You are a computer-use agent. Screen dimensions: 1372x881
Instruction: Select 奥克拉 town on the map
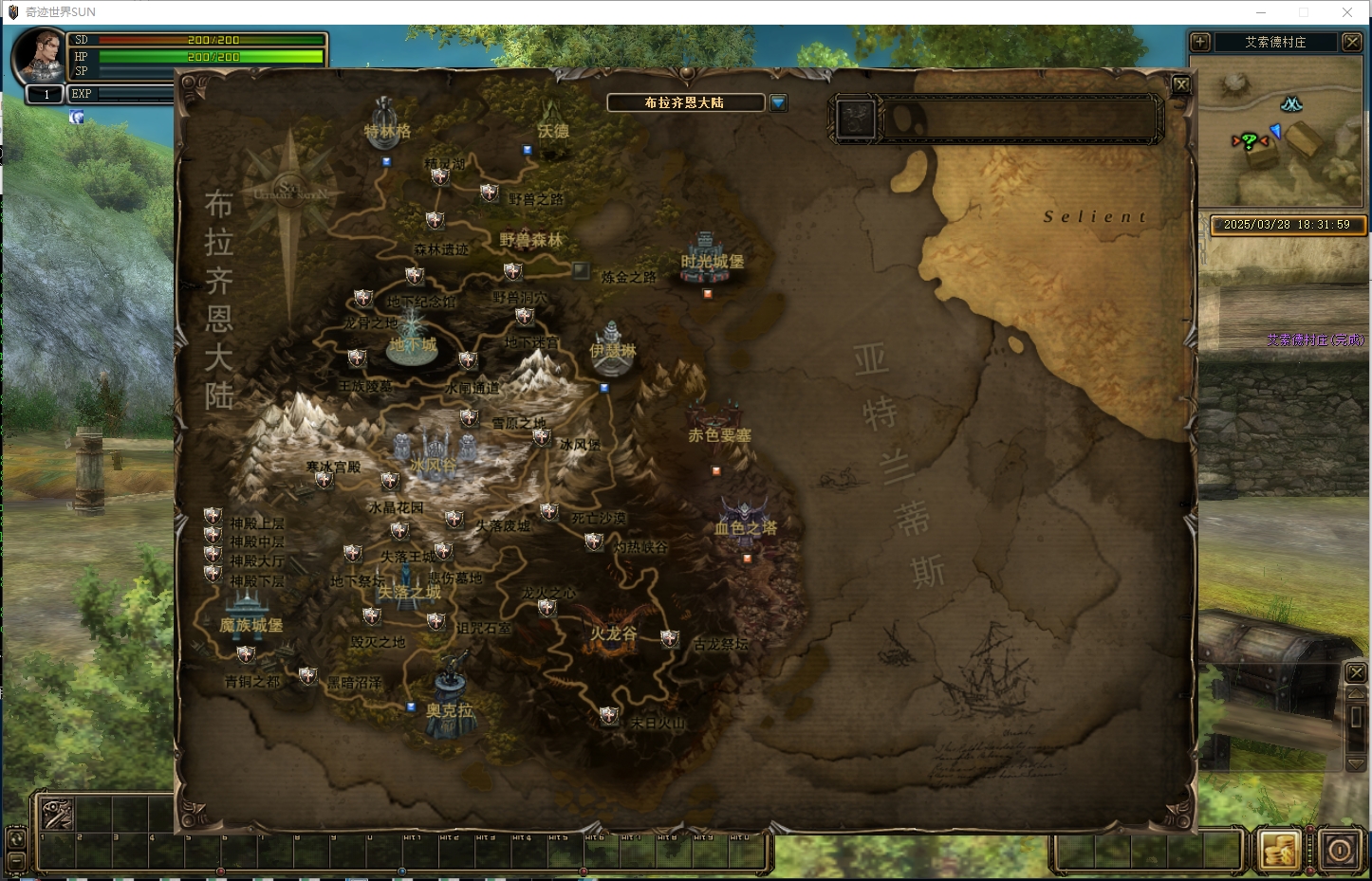point(451,693)
